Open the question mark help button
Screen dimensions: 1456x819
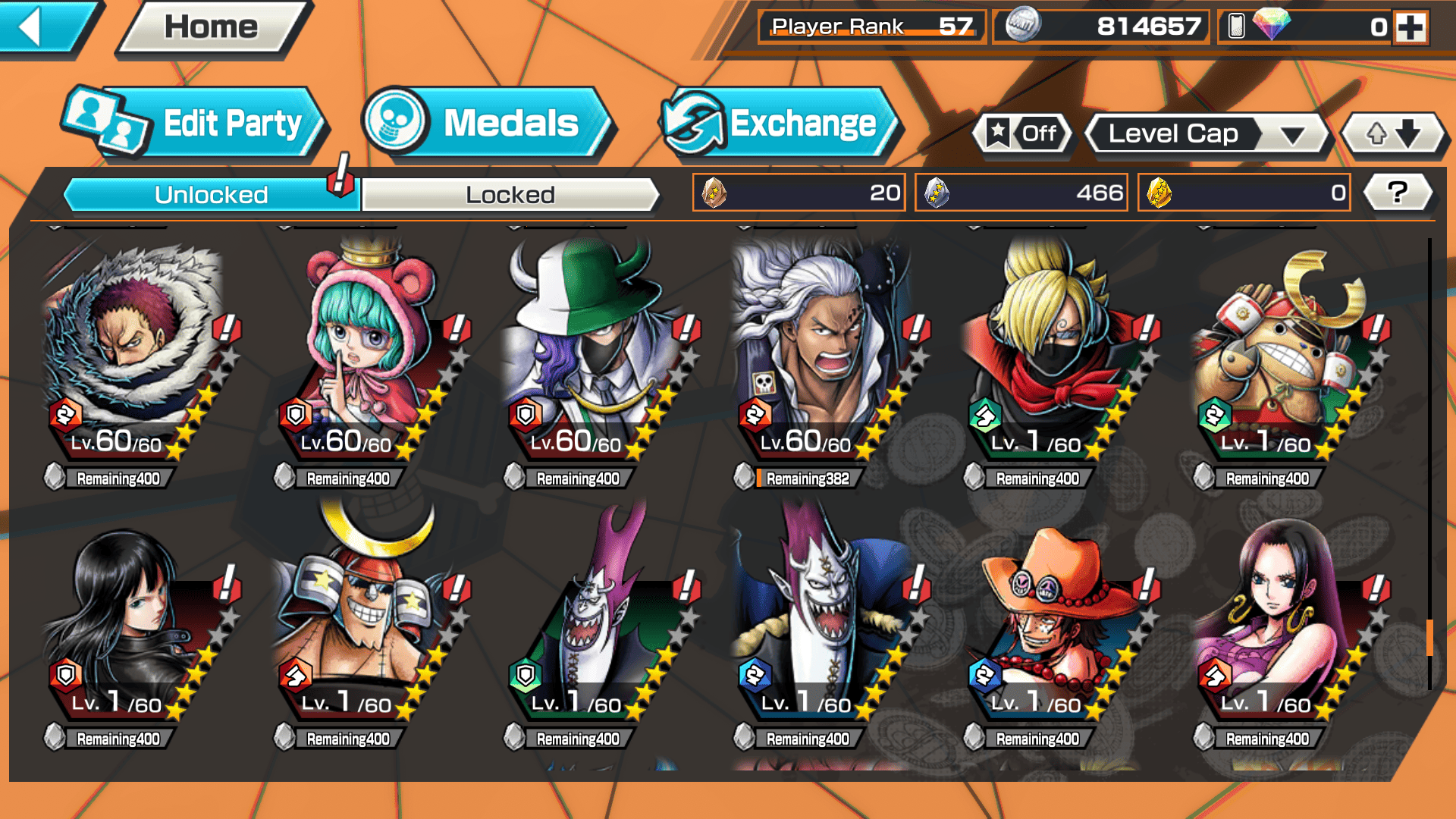1397,193
